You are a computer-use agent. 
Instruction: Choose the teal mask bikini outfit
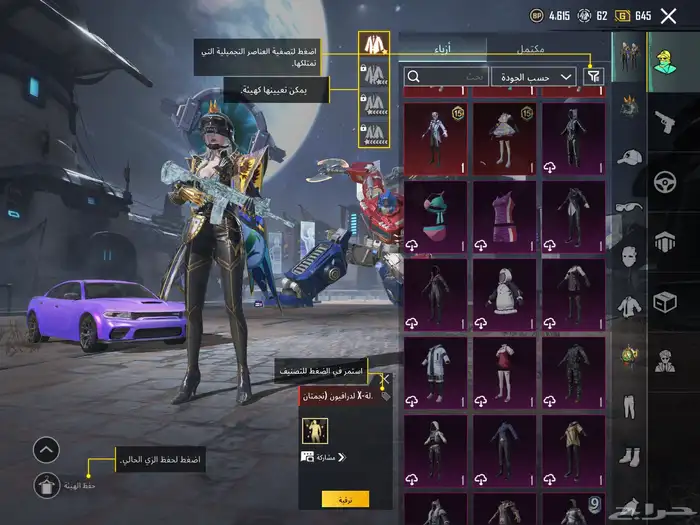[437, 215]
